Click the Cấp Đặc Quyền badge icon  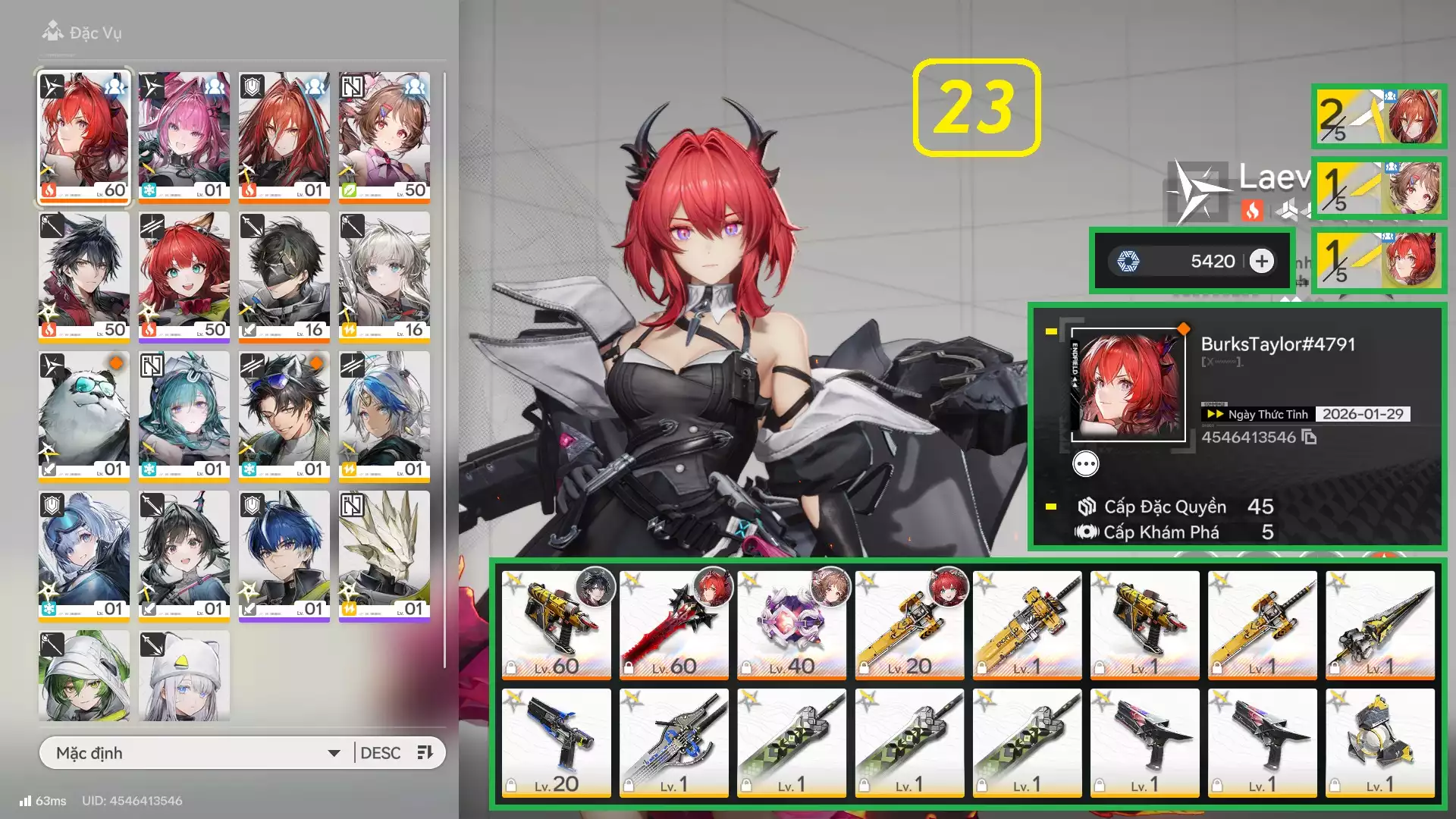coord(1088,507)
